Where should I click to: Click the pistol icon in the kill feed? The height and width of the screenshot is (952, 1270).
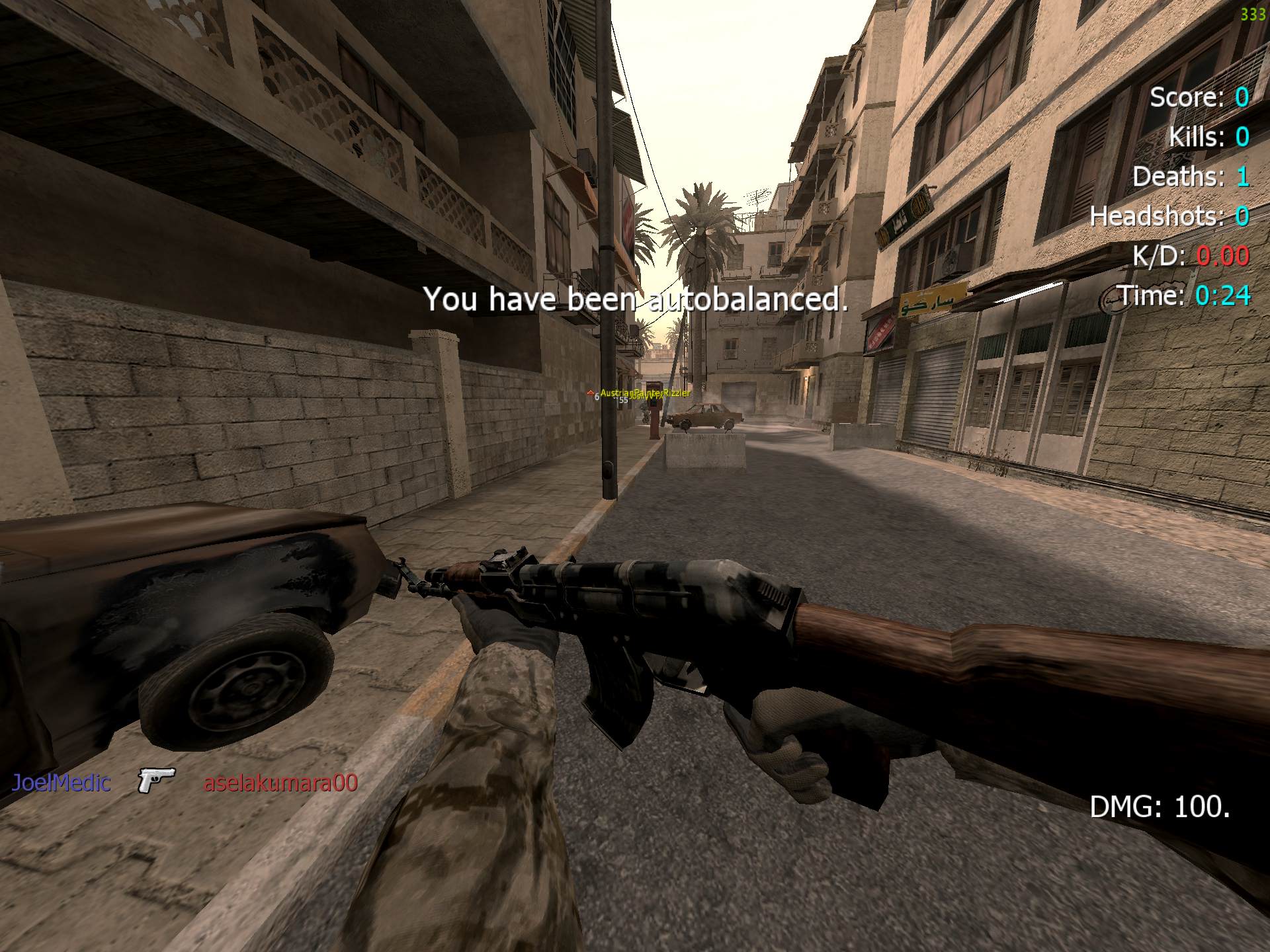[x=156, y=780]
